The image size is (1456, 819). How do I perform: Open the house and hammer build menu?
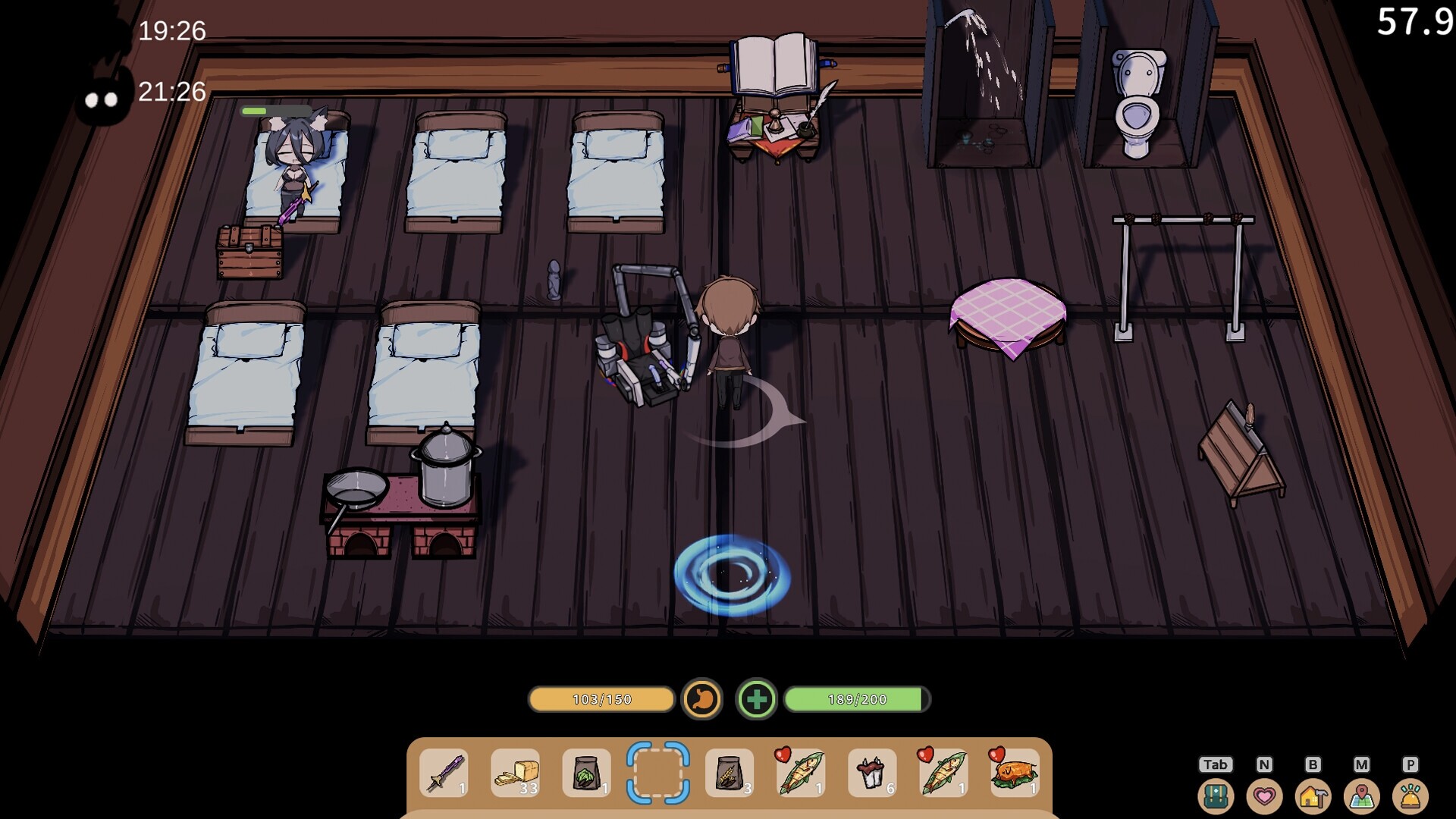point(1313,796)
